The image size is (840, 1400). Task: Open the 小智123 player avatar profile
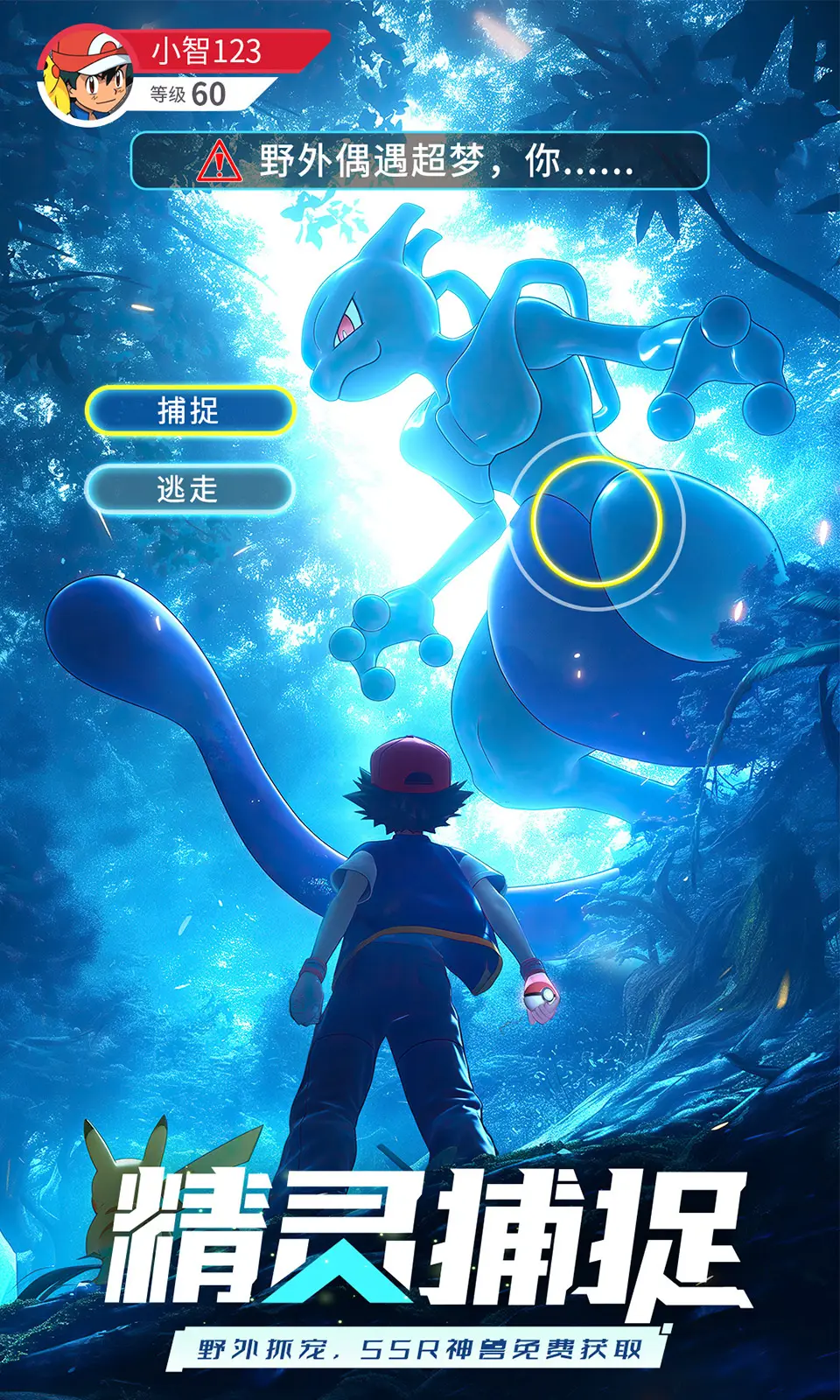(x=86, y=77)
